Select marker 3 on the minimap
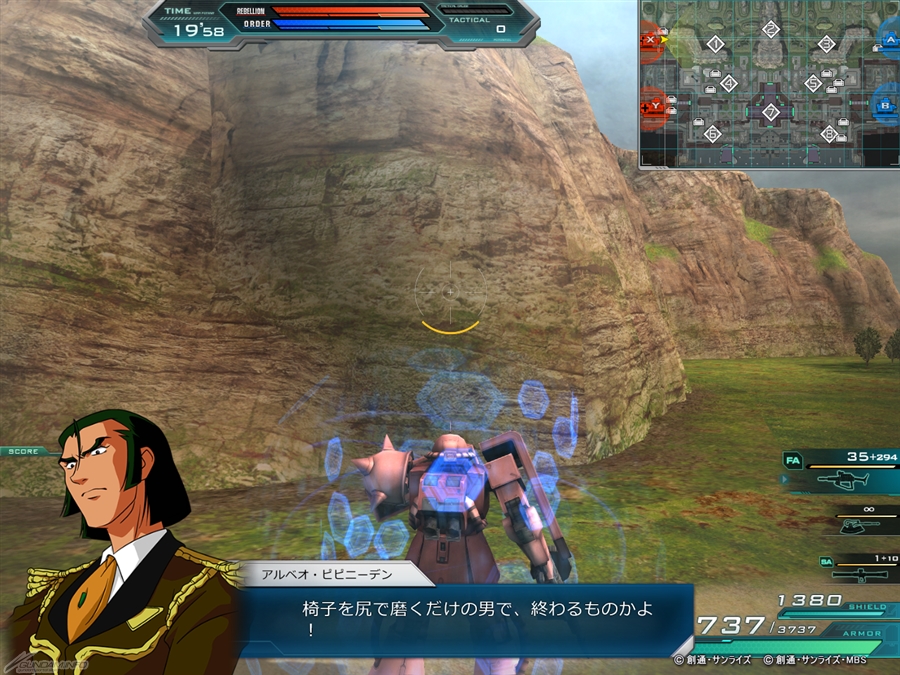 (826, 44)
